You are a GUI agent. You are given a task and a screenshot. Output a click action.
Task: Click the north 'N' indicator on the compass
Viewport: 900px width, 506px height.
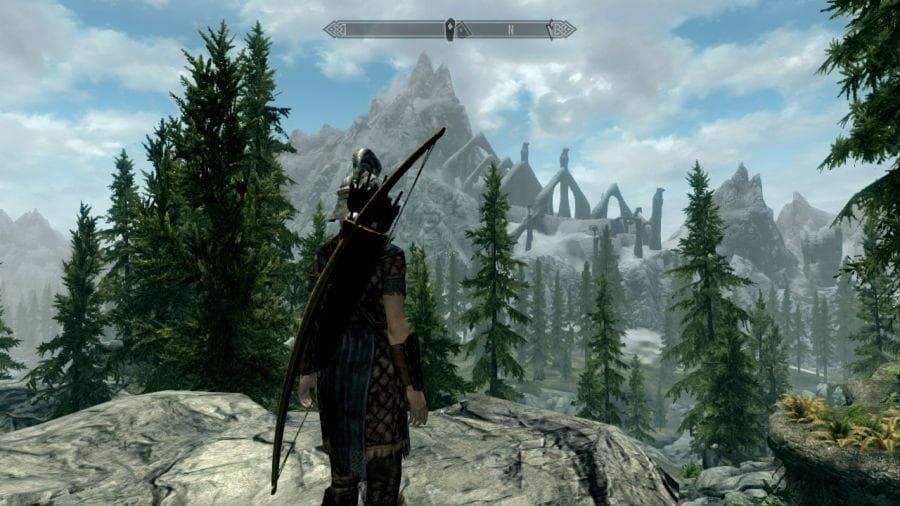(510, 30)
